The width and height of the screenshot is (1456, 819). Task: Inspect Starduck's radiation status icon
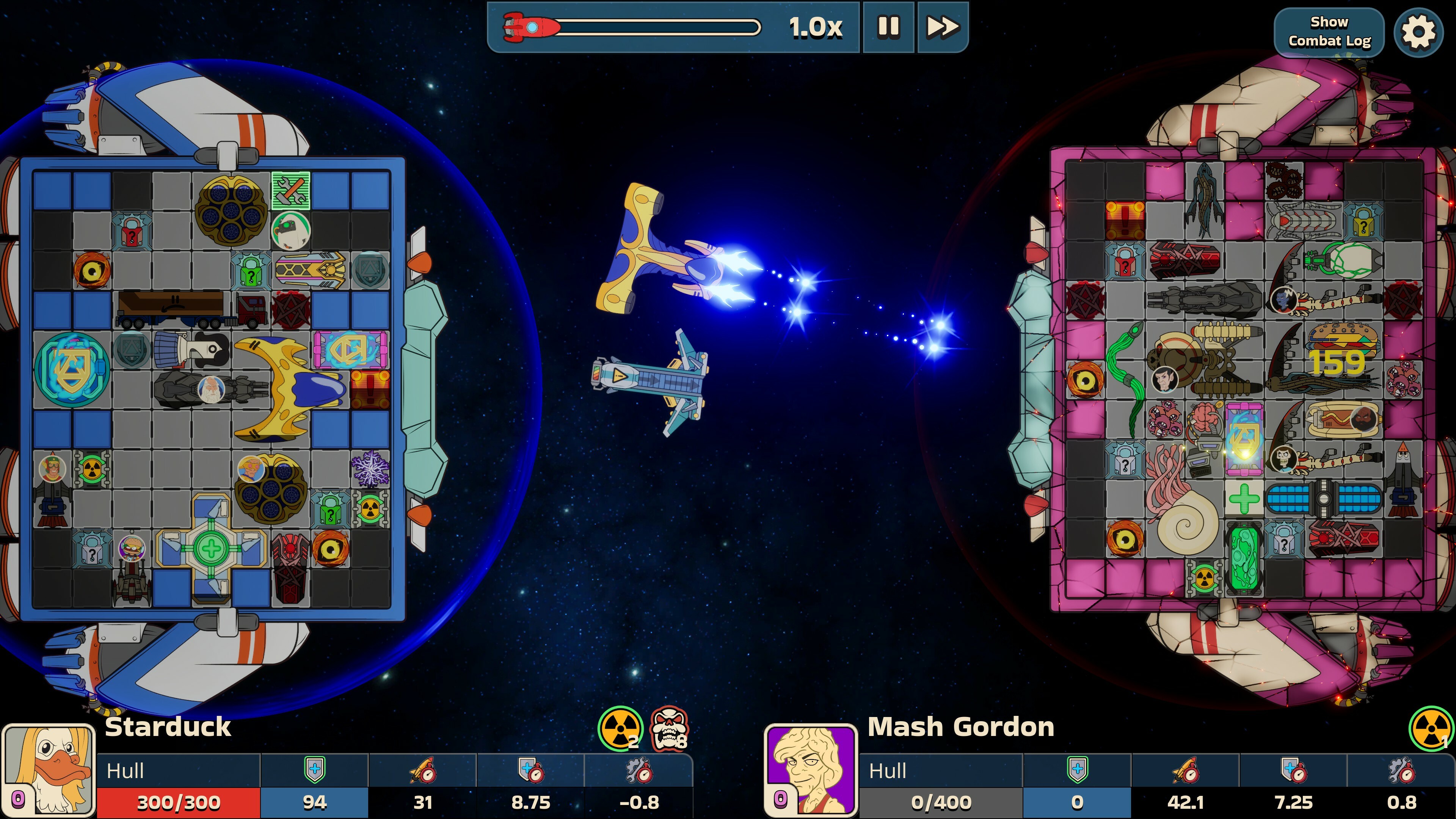point(621,728)
